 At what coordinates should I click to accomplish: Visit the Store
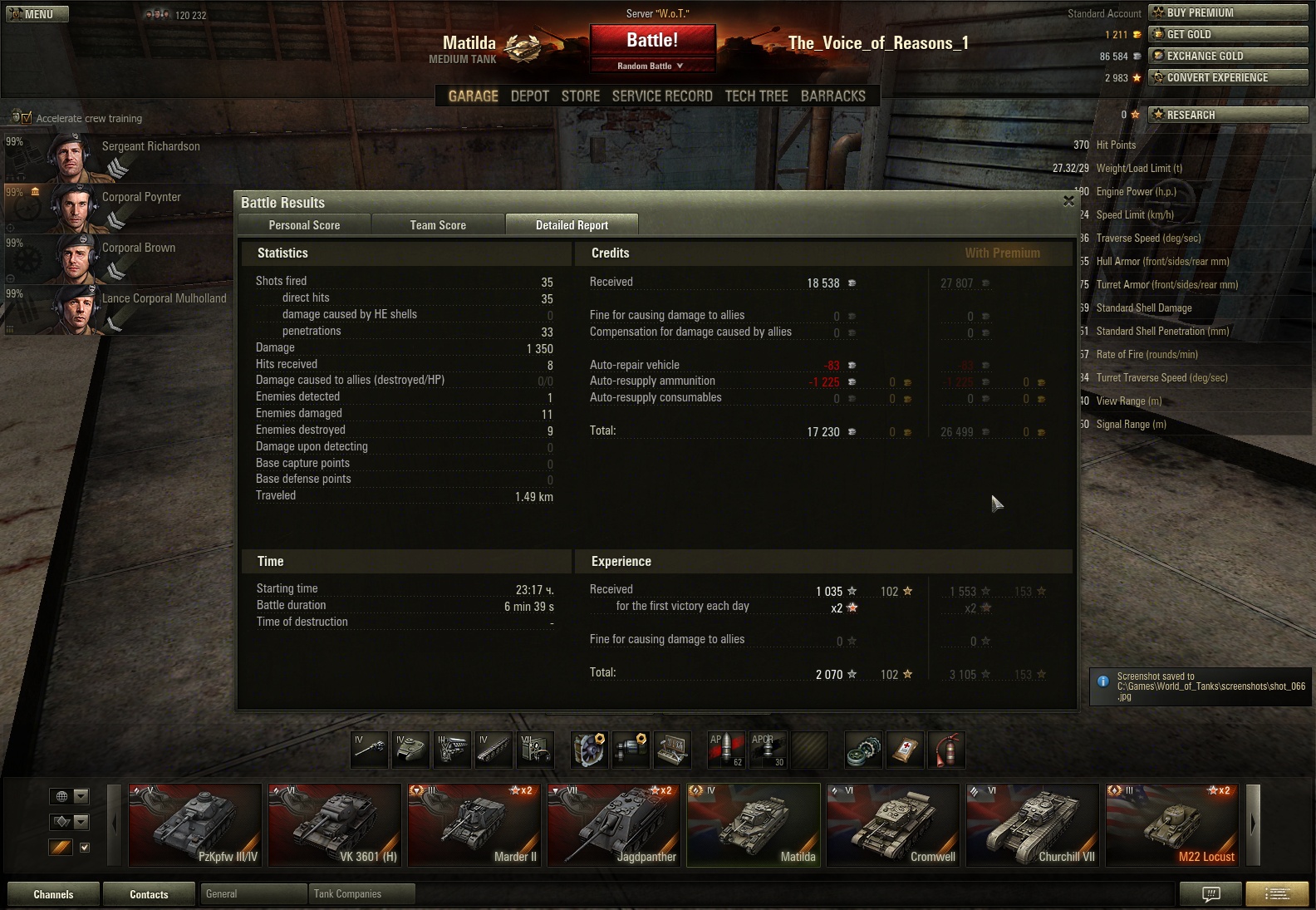[x=580, y=96]
